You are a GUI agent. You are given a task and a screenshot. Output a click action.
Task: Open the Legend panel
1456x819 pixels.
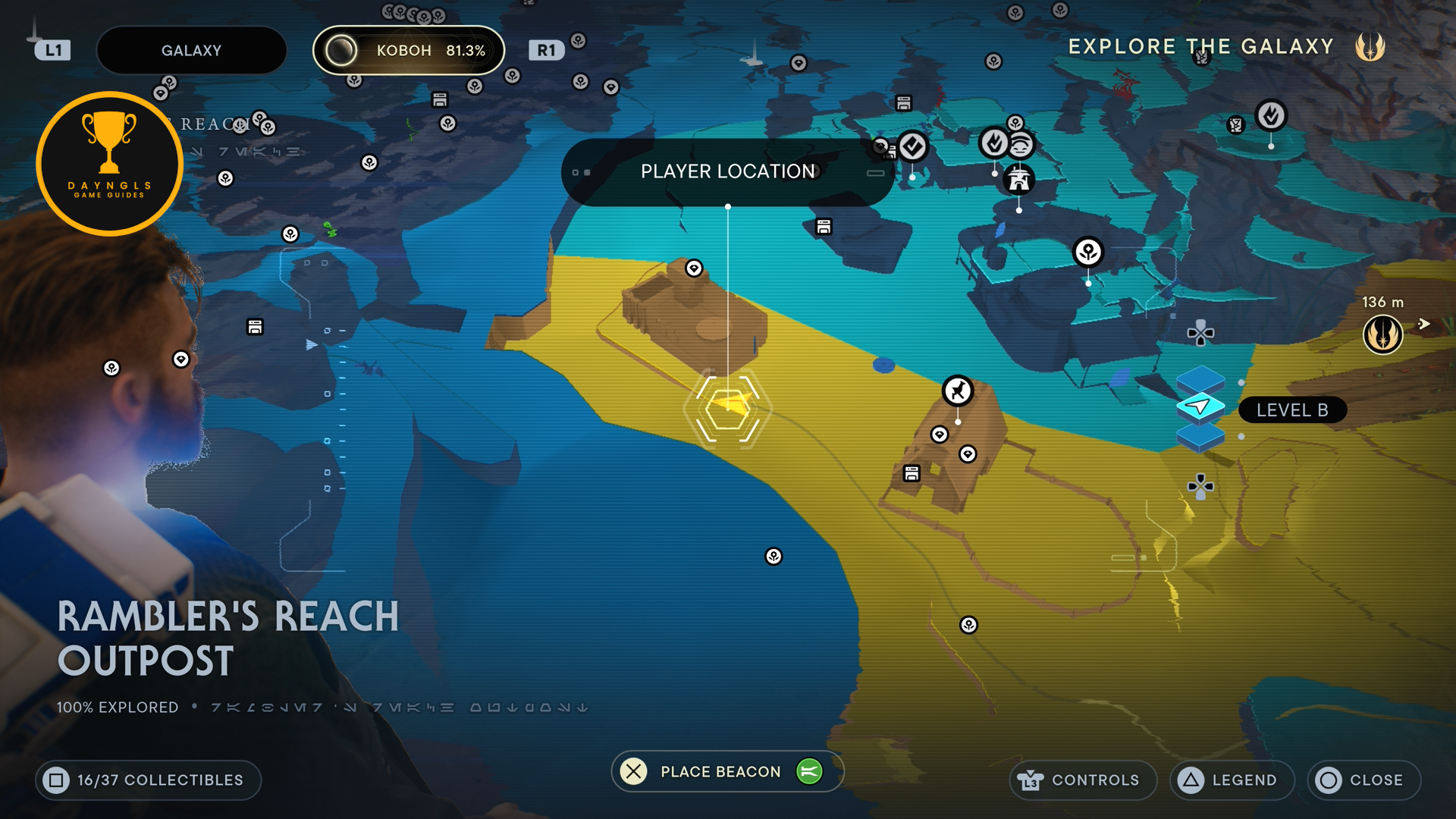(x=1232, y=780)
